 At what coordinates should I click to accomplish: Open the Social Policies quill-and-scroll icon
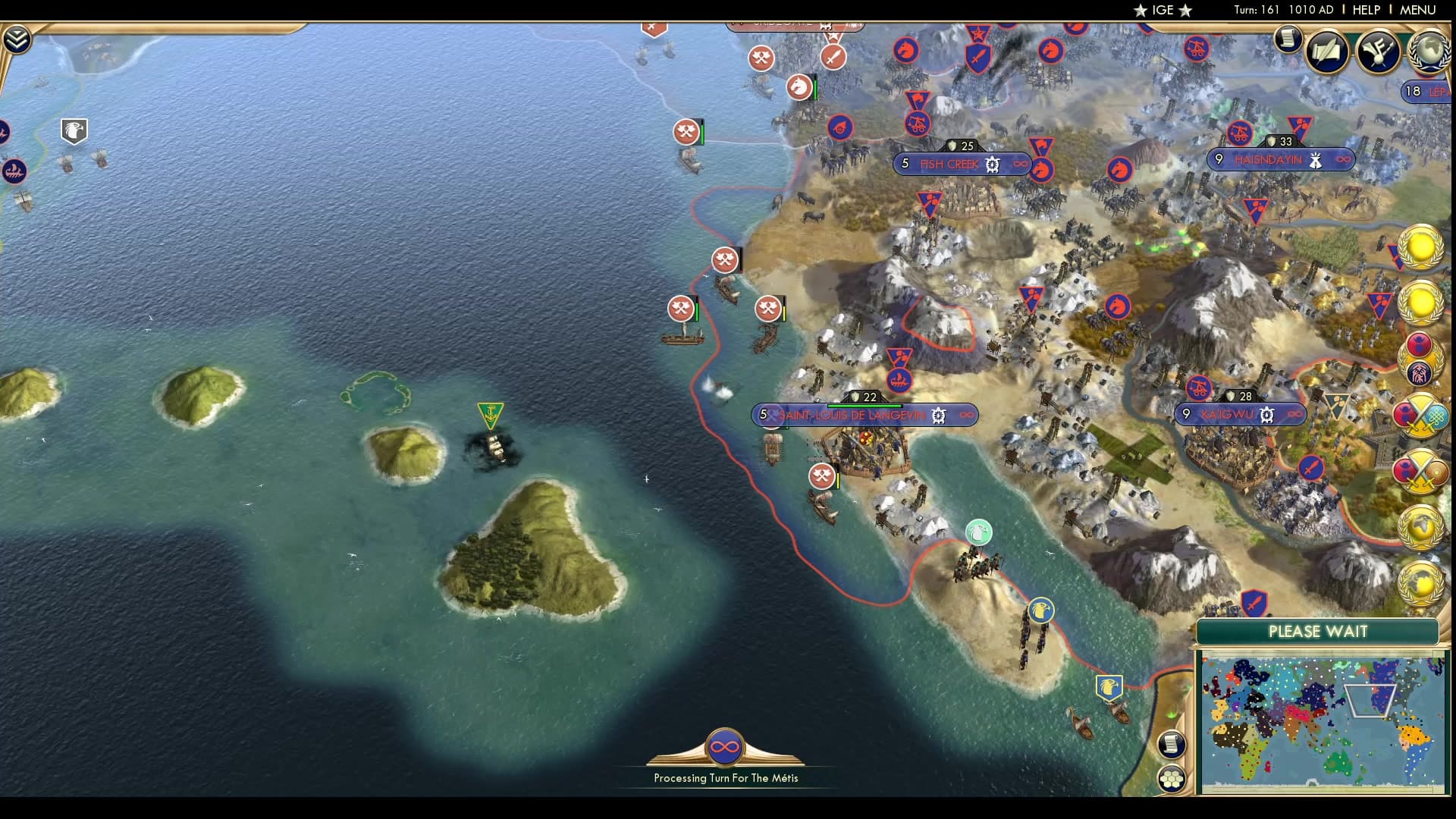(1325, 52)
